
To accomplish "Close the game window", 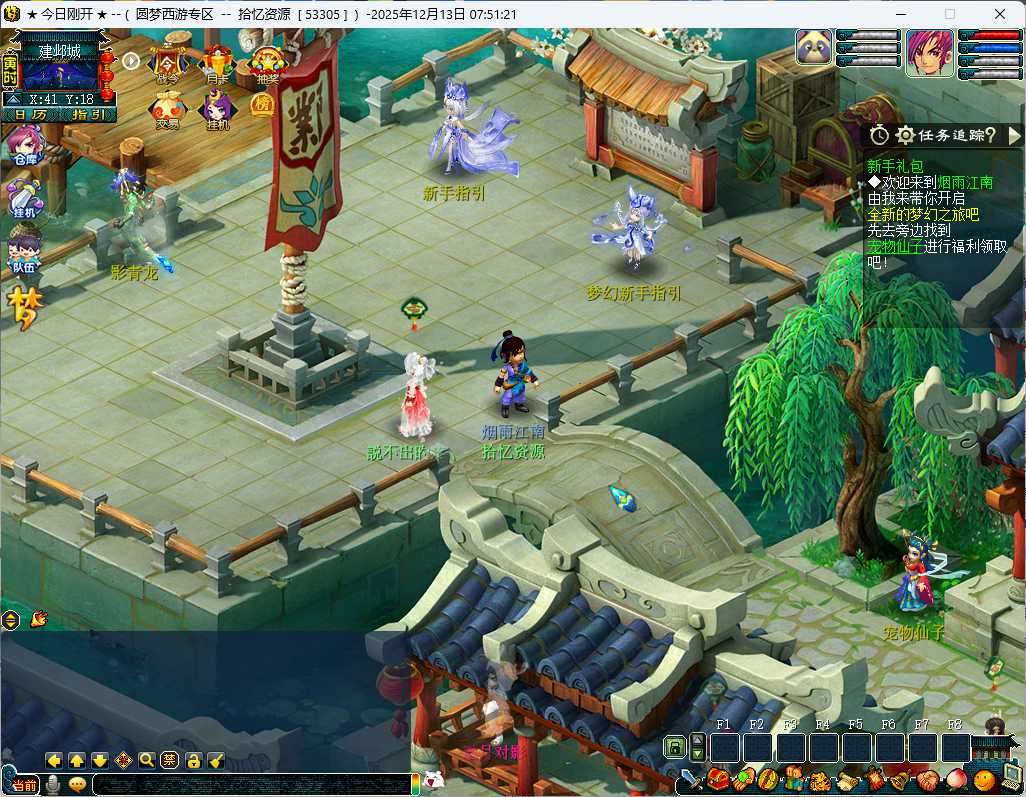I will (x=999, y=14).
